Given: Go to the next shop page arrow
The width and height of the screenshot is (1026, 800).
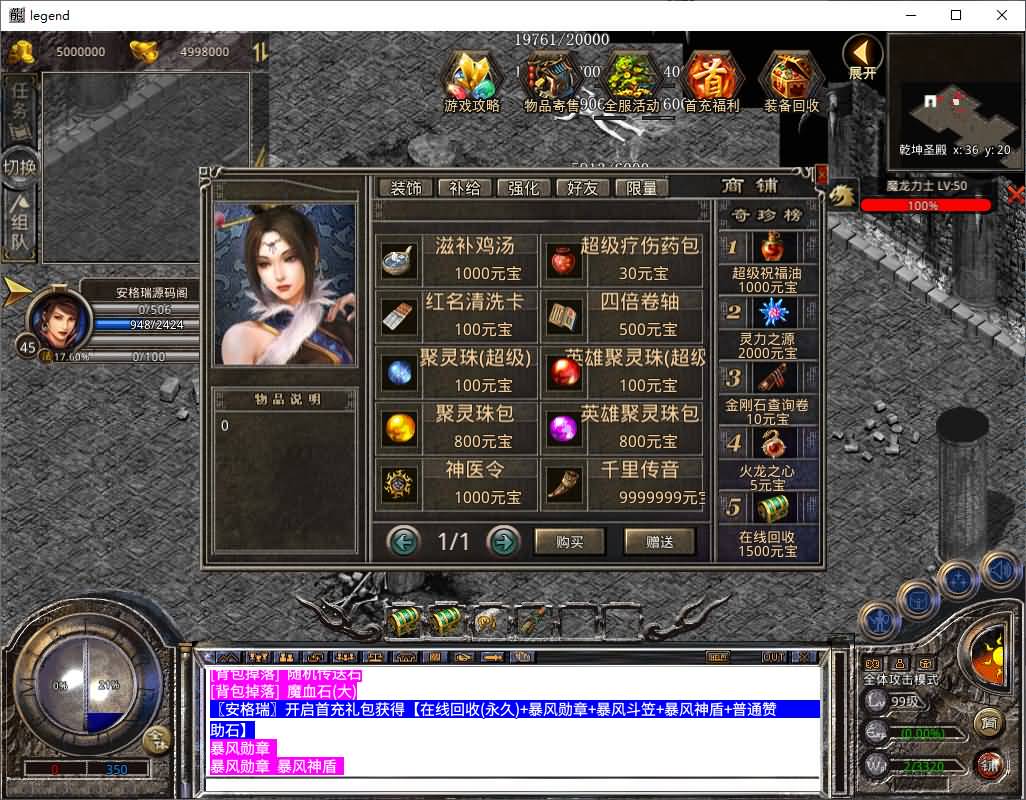Looking at the screenshot, I should 503,542.
